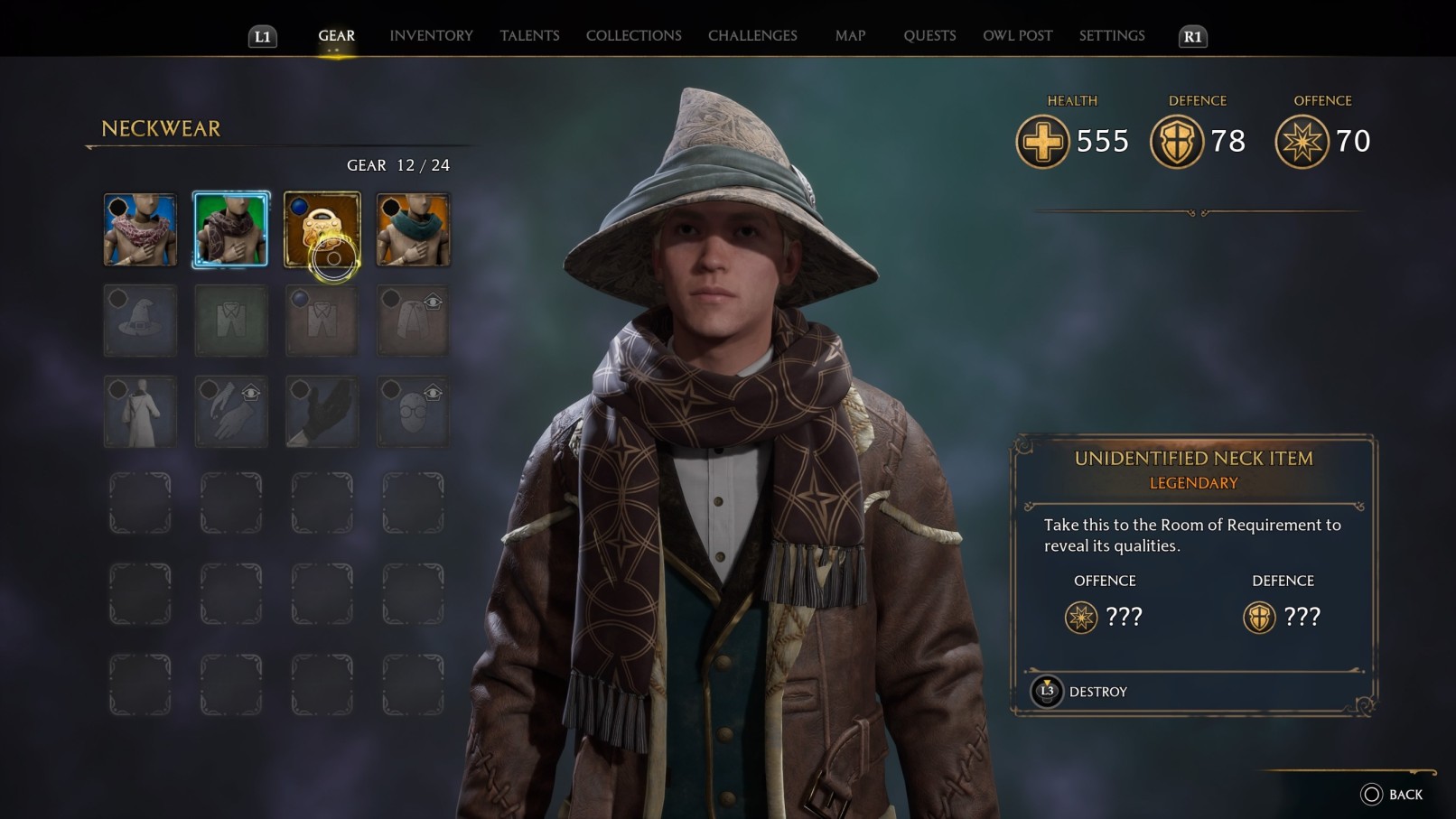Select the robe outfit slot icon
Viewport: 1456px width, 819px height.
[140, 412]
